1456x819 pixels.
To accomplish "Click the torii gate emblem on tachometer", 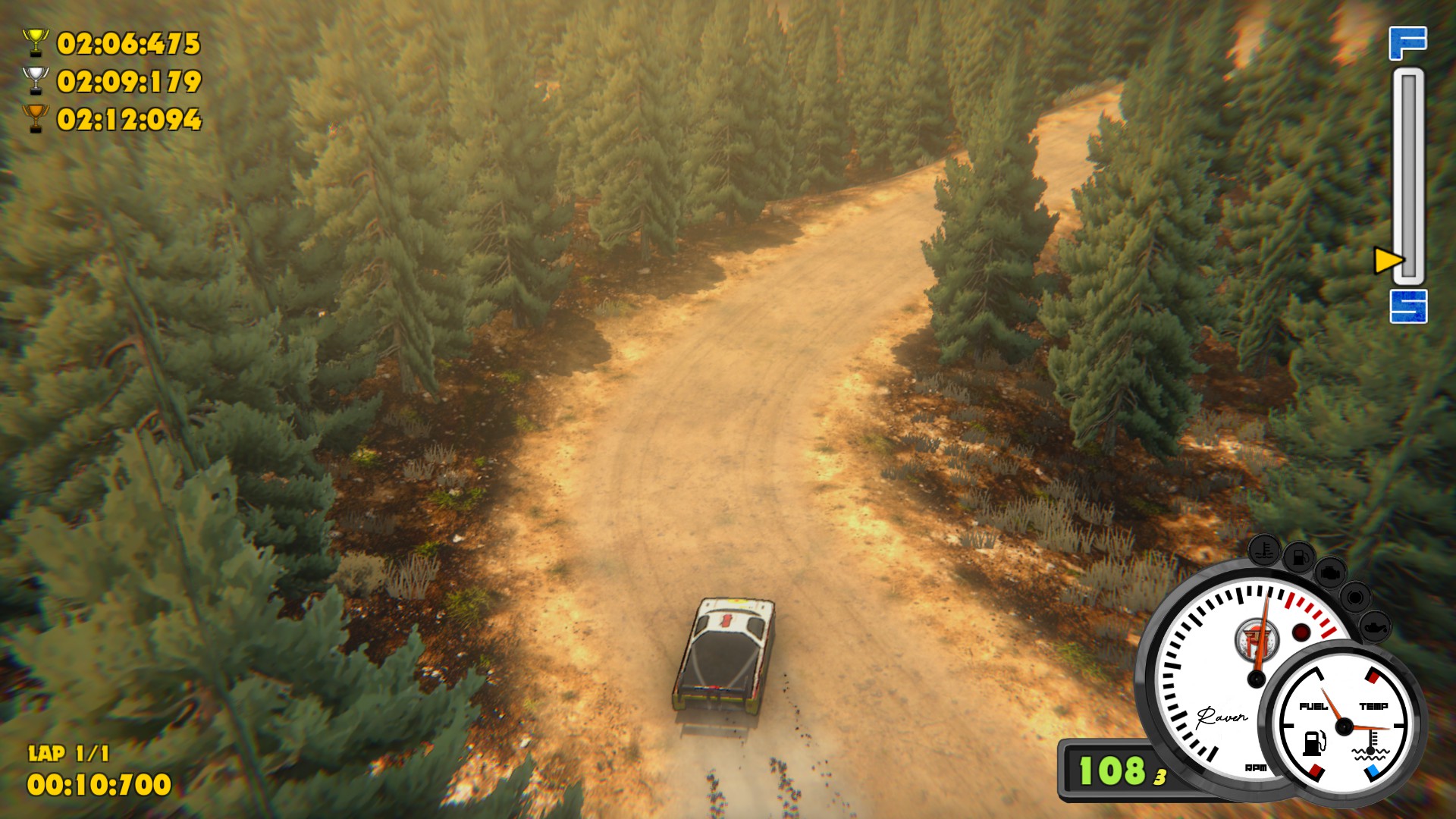I will point(1257,641).
